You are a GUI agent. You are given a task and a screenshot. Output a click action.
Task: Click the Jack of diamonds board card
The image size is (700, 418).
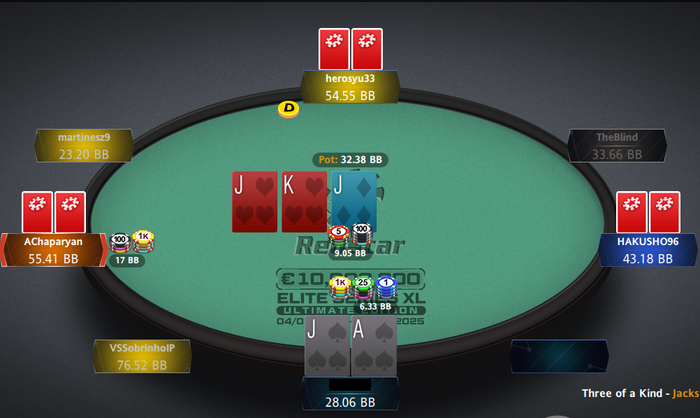coord(354,202)
